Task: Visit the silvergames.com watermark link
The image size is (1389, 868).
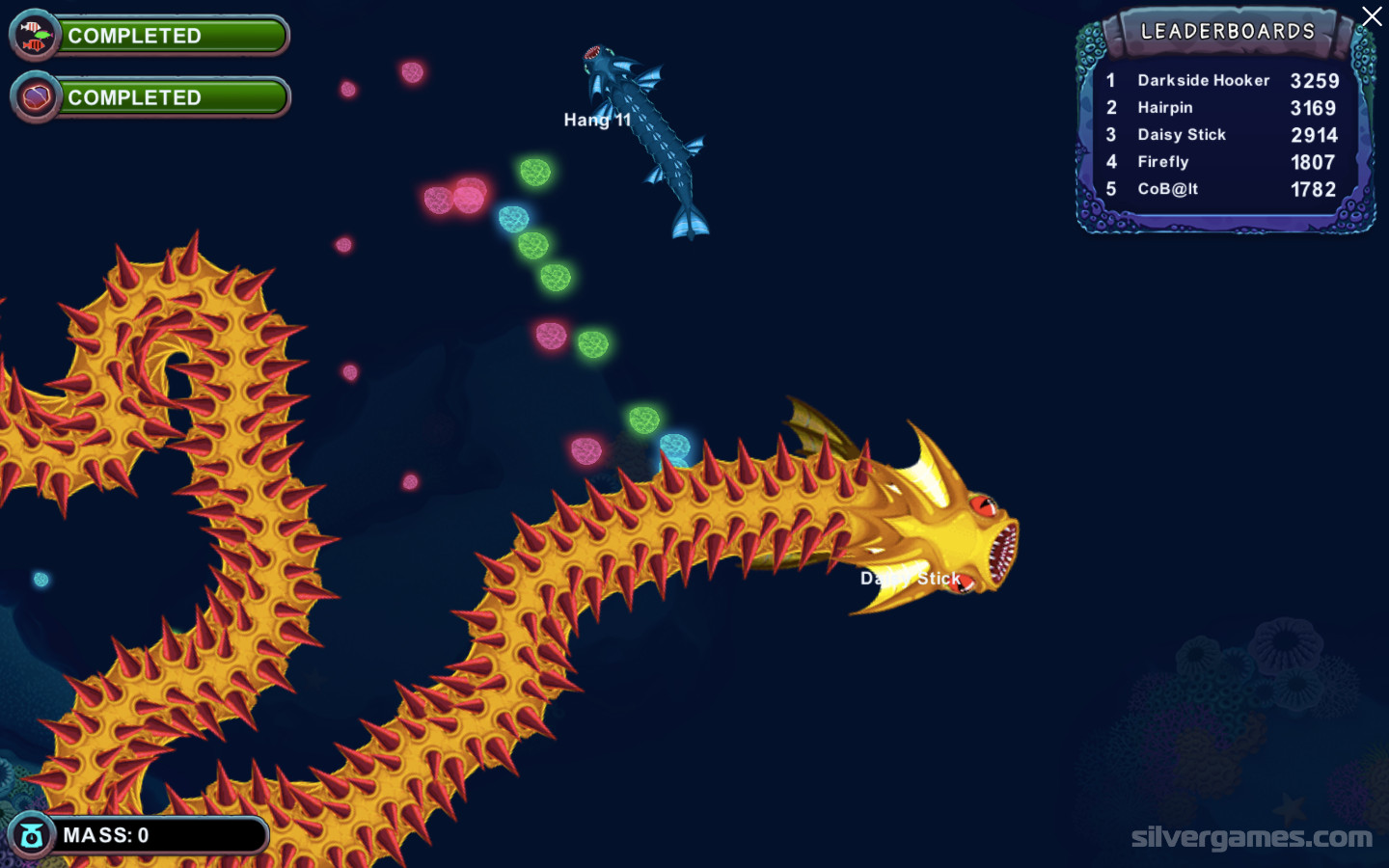Action: click(1251, 837)
